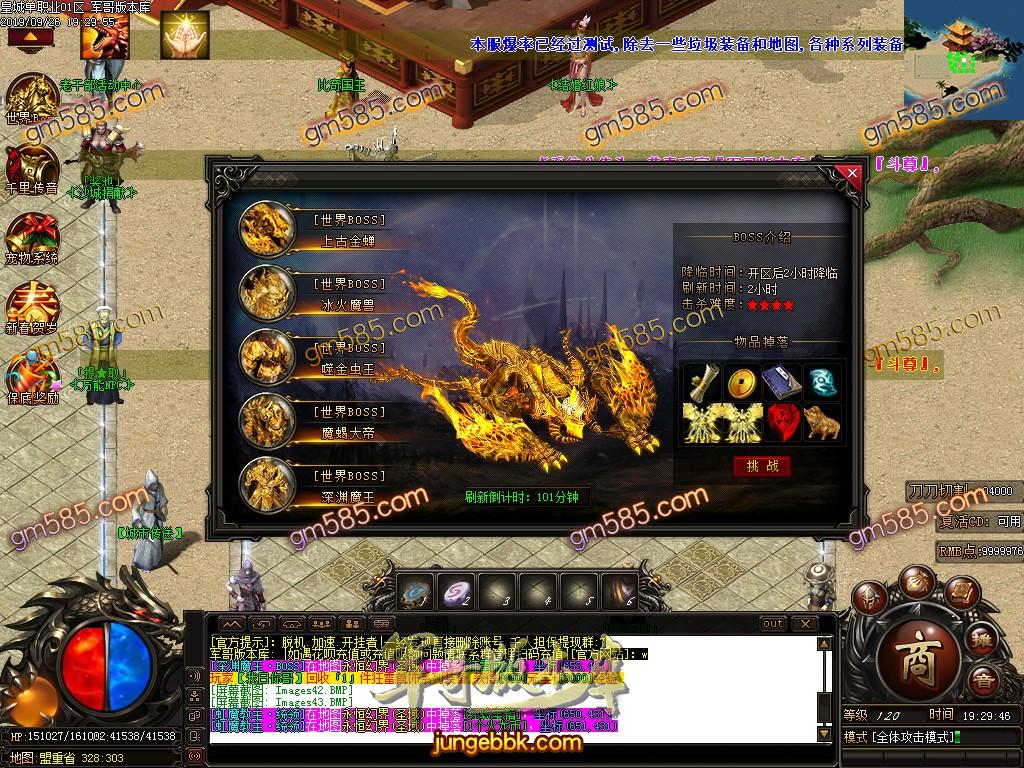
Task: Inspect the gold coin drop item
Action: point(741,382)
